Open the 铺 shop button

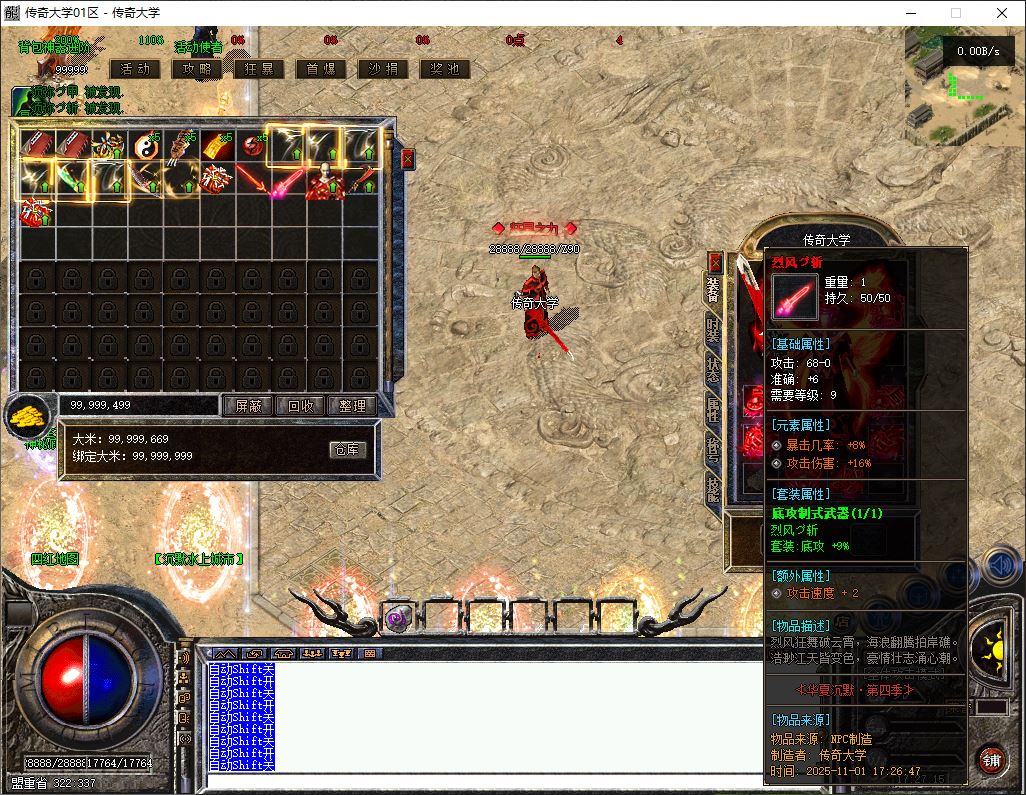point(991,759)
